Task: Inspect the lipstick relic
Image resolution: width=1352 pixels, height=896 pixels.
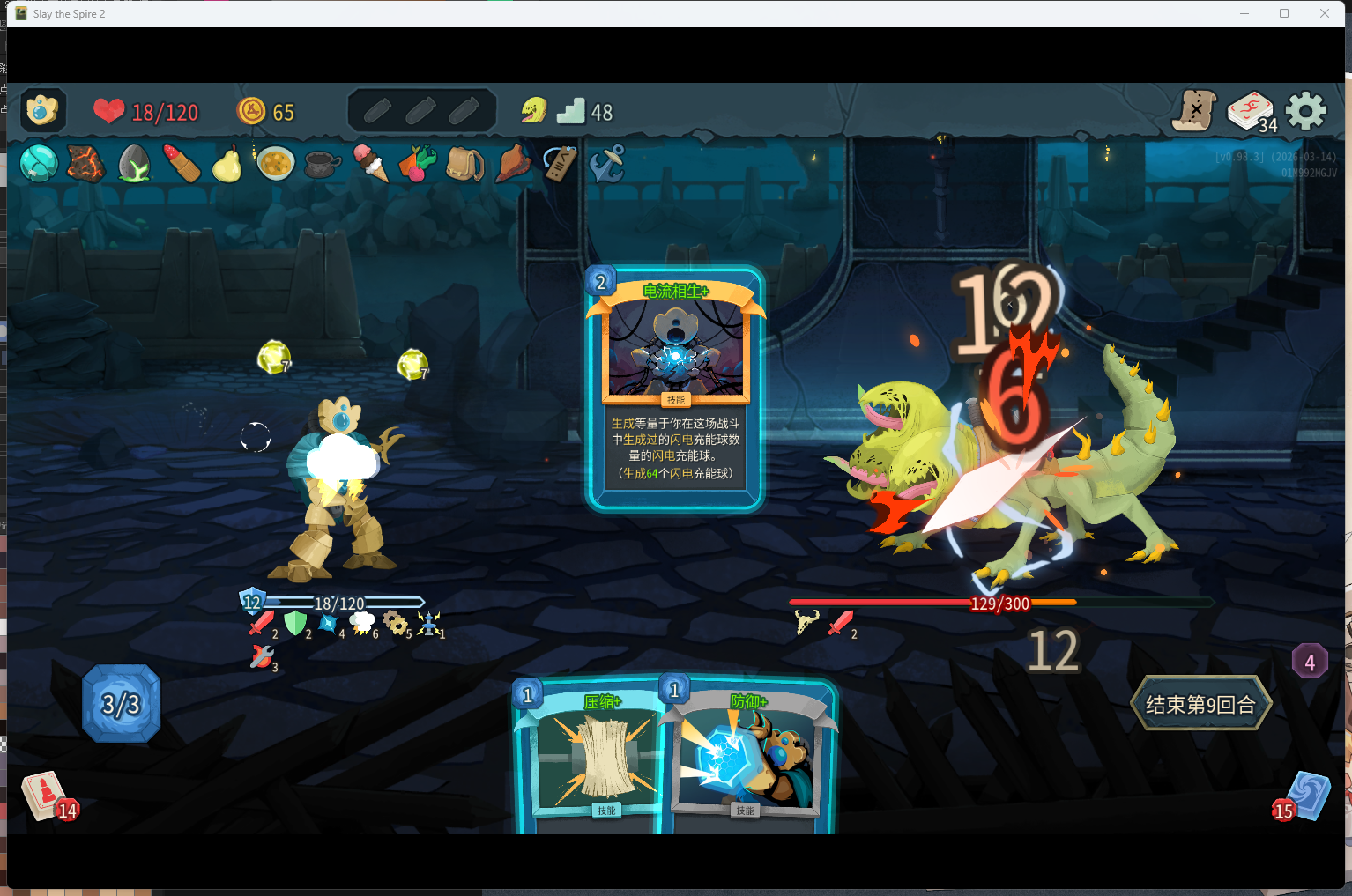Action: point(182,163)
